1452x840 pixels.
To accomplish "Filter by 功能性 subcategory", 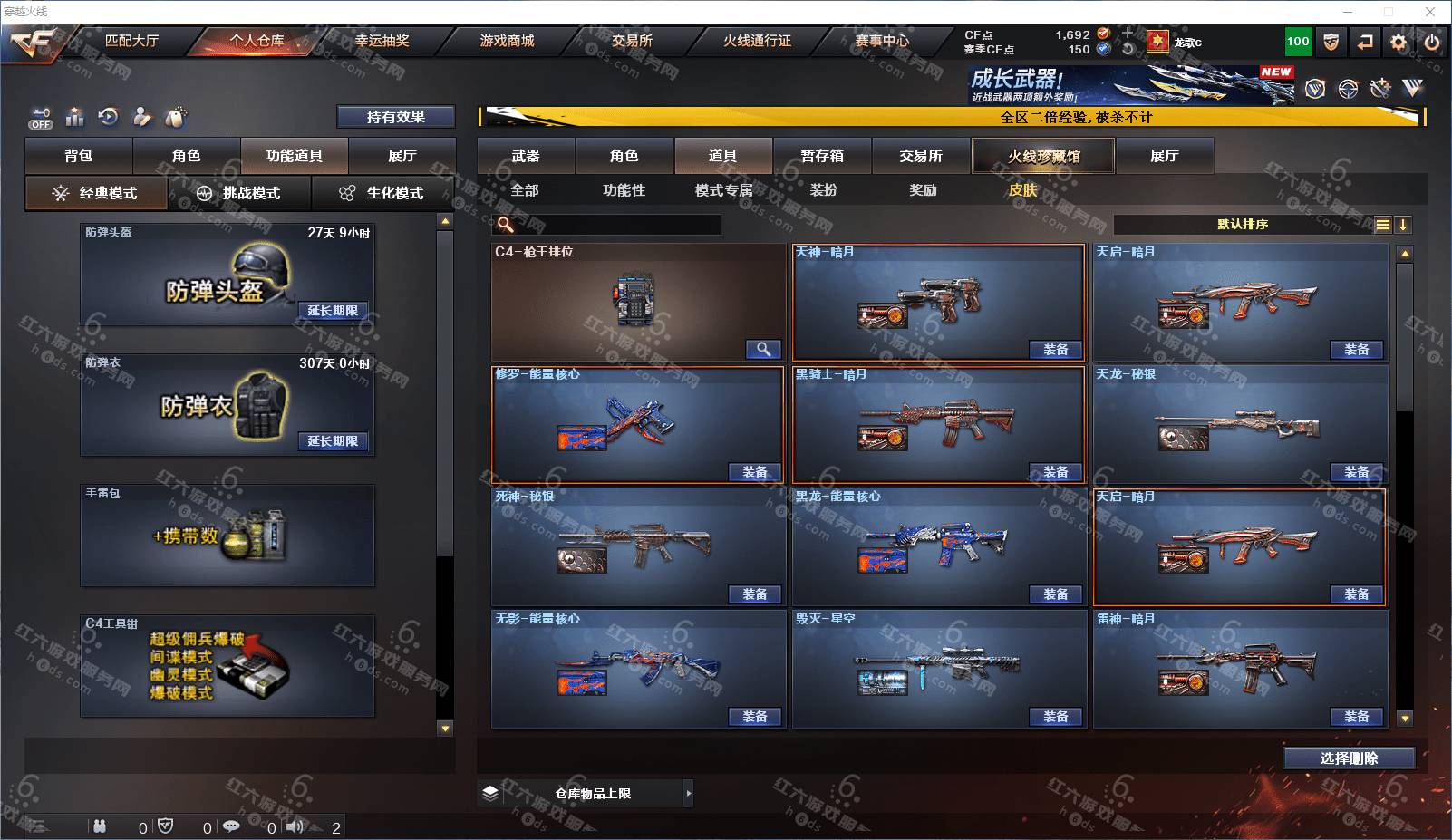I will pos(624,190).
